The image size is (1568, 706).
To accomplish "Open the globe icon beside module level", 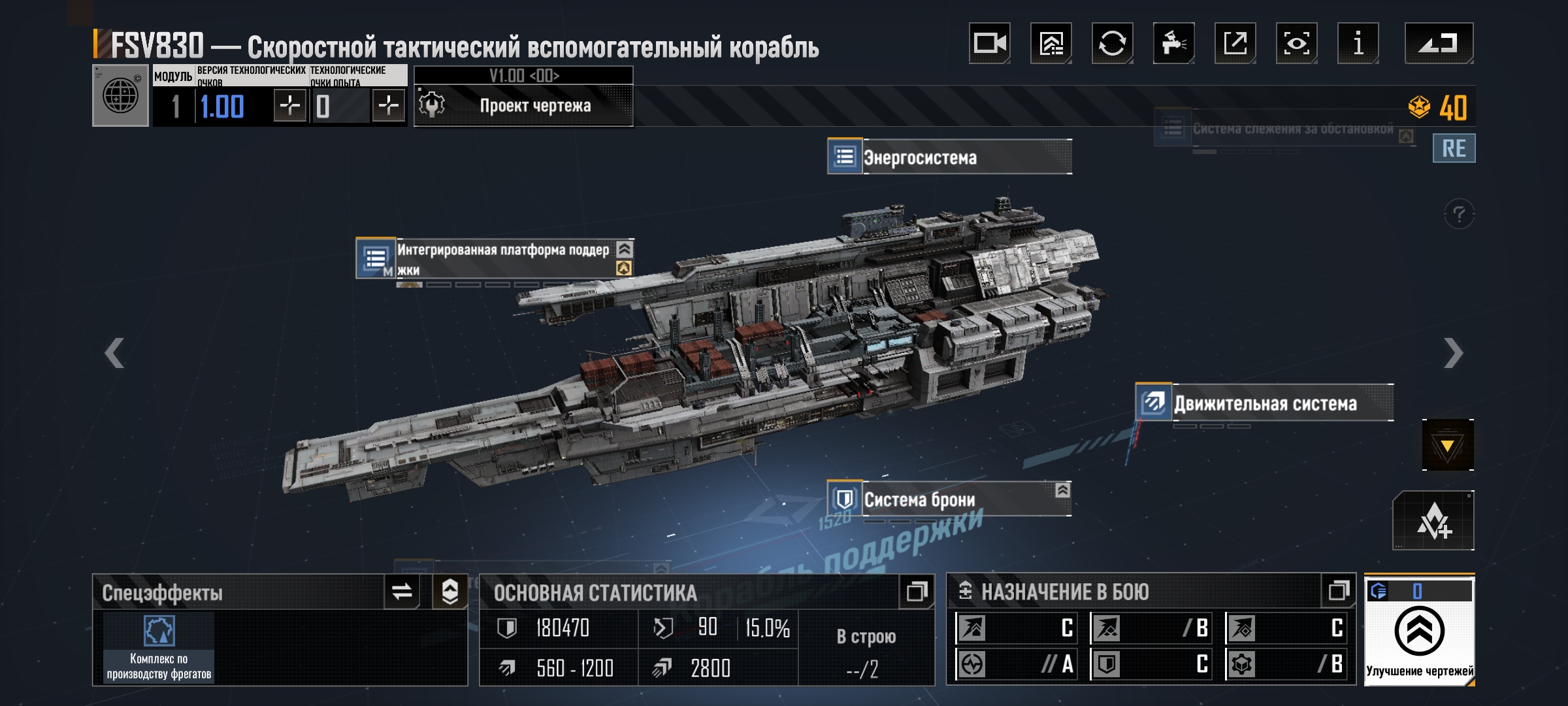I will [121, 96].
